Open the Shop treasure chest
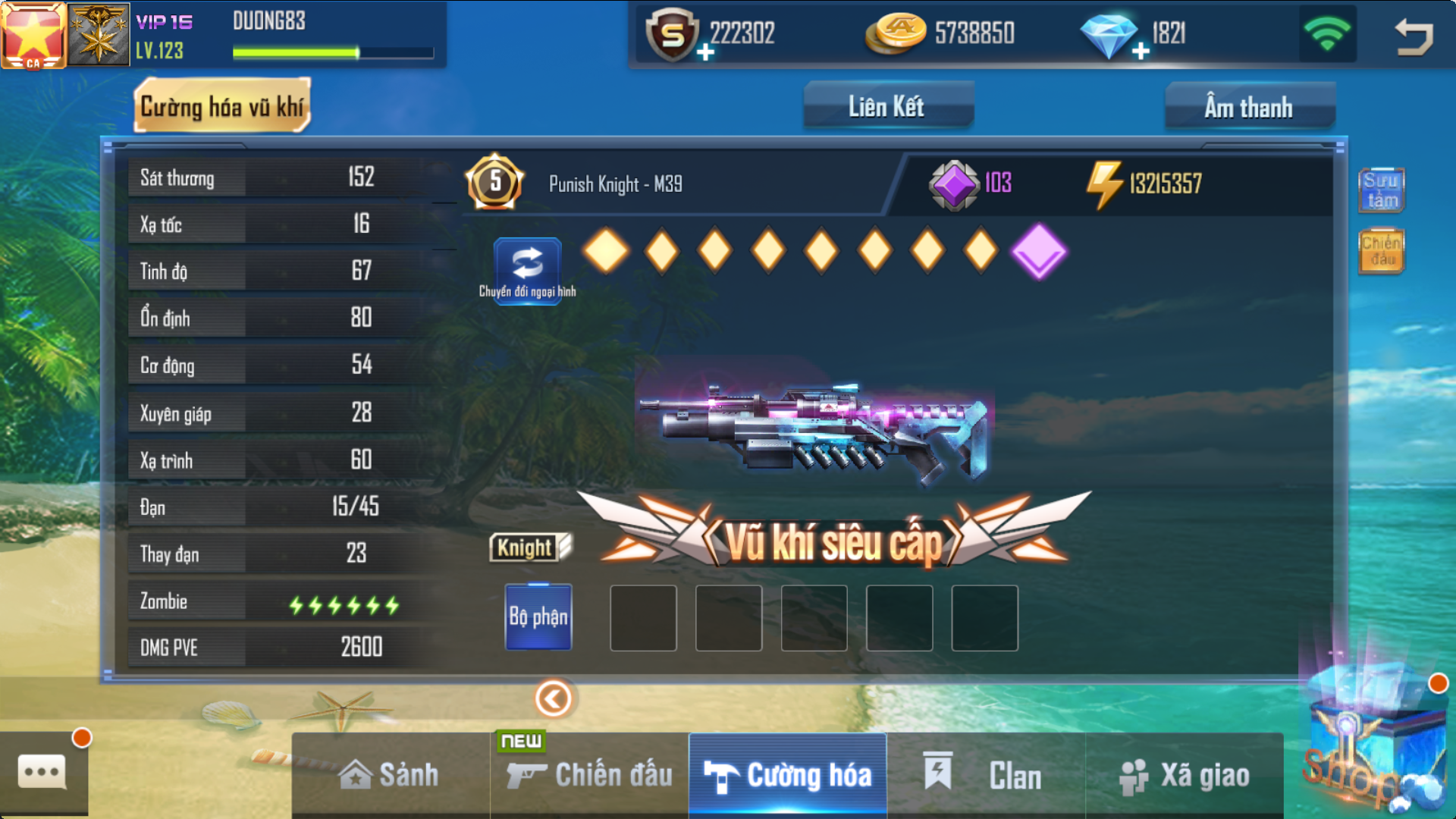 pos(1365,751)
